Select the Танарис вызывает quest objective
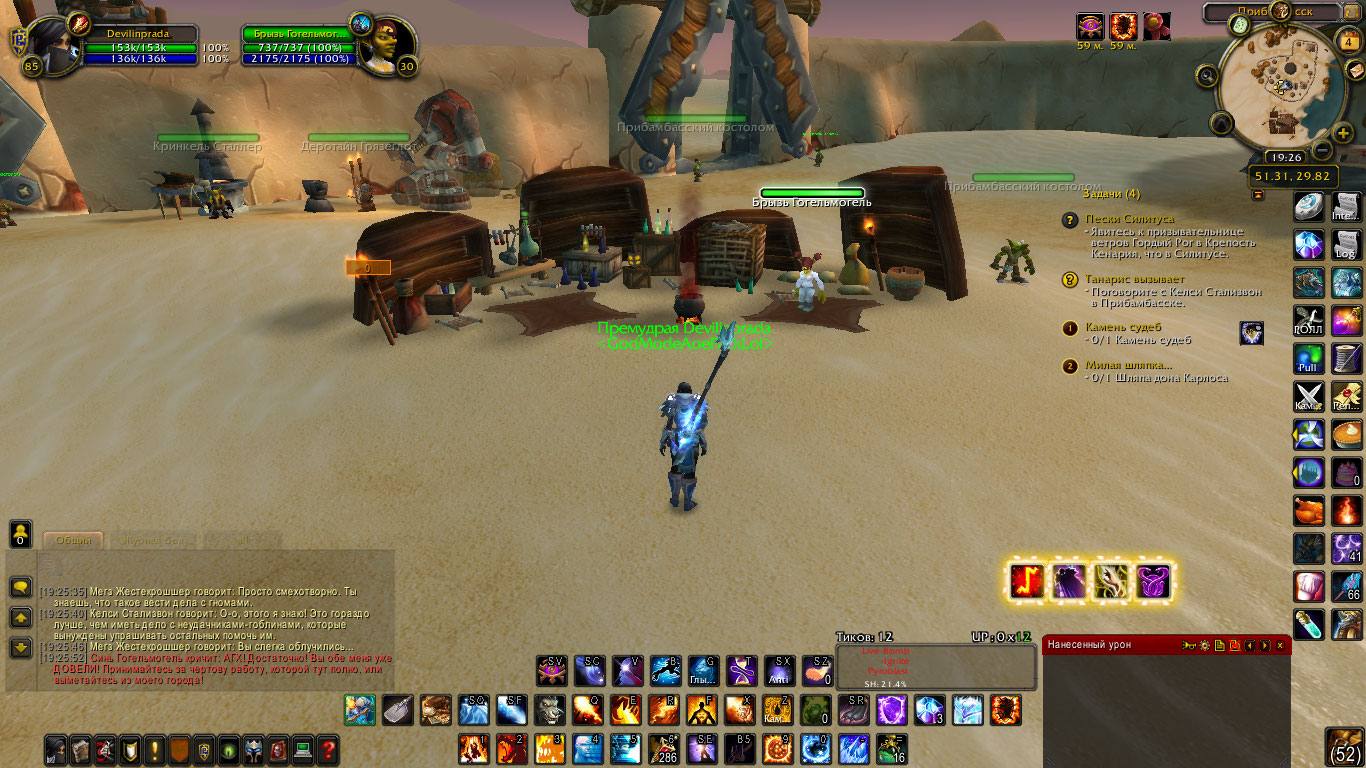Image resolution: width=1366 pixels, height=768 pixels. (x=1135, y=279)
